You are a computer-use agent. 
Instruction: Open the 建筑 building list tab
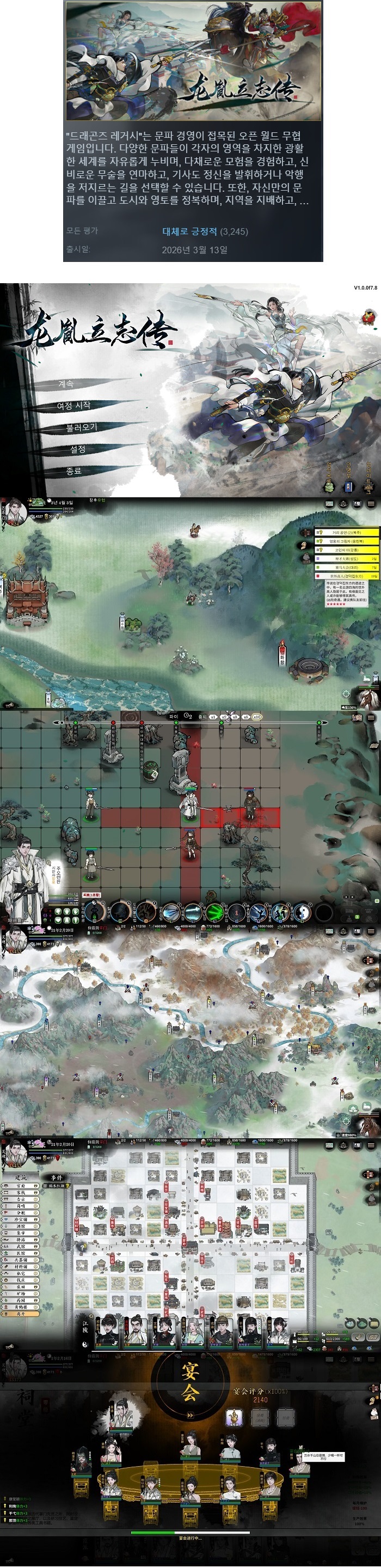[x=21, y=1178]
